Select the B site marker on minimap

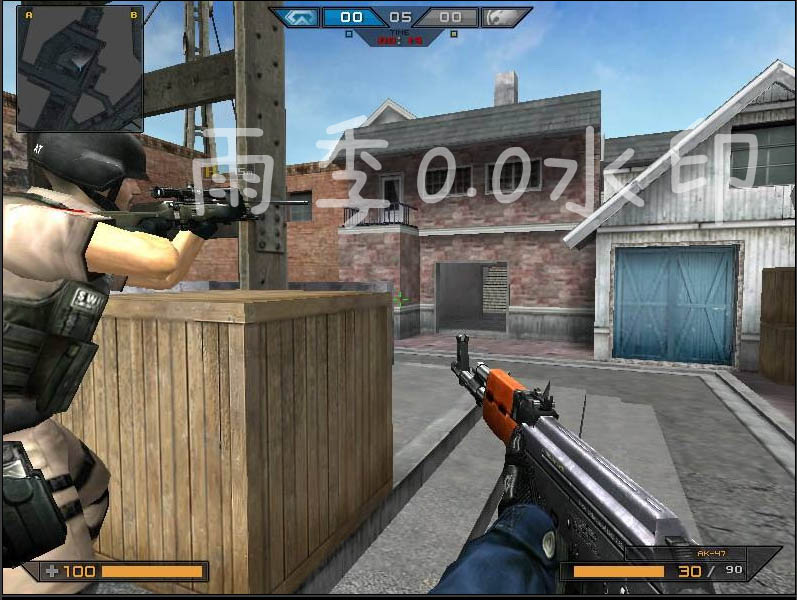pyautogui.click(x=134, y=16)
